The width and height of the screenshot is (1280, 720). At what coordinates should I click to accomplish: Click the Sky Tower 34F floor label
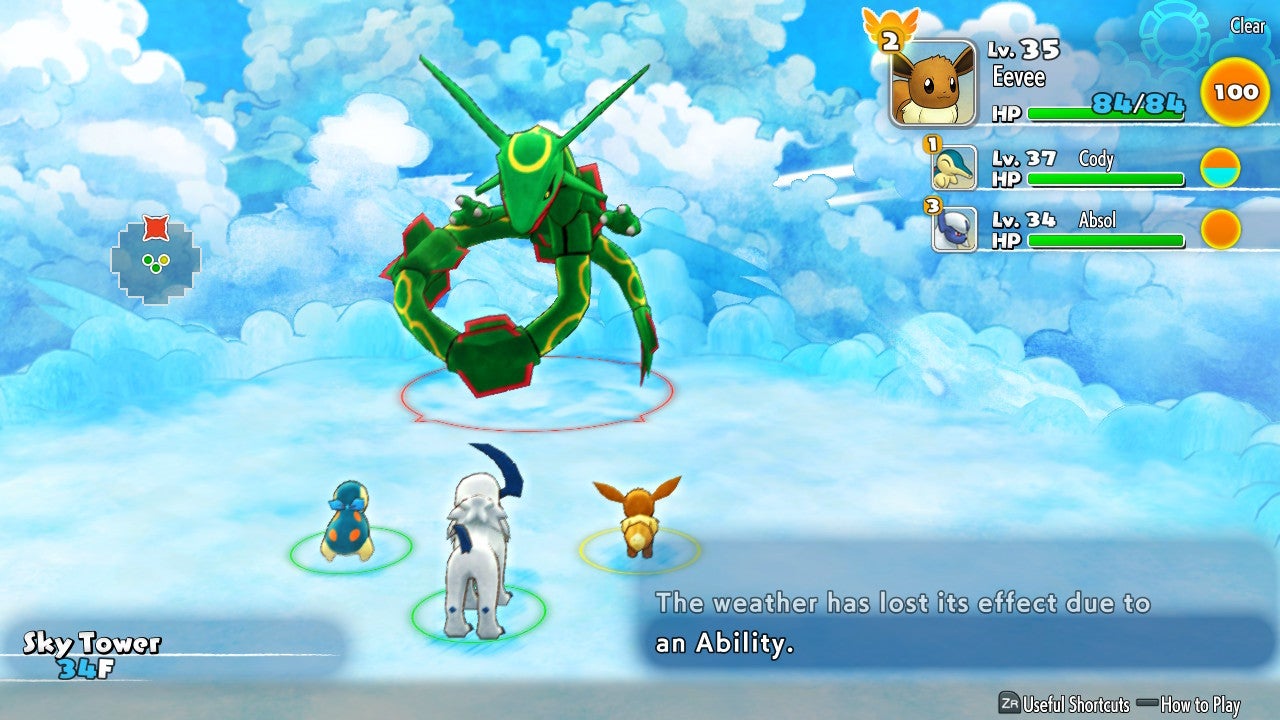click(92, 654)
